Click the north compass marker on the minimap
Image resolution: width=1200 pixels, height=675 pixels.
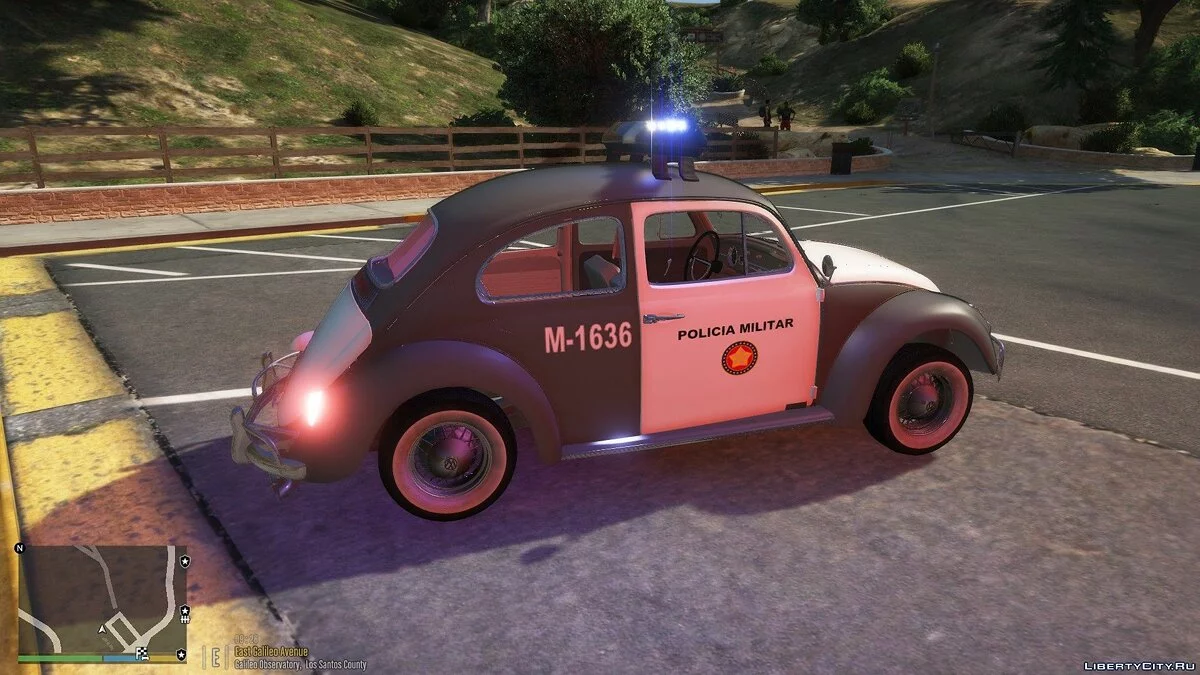[x=19, y=549]
